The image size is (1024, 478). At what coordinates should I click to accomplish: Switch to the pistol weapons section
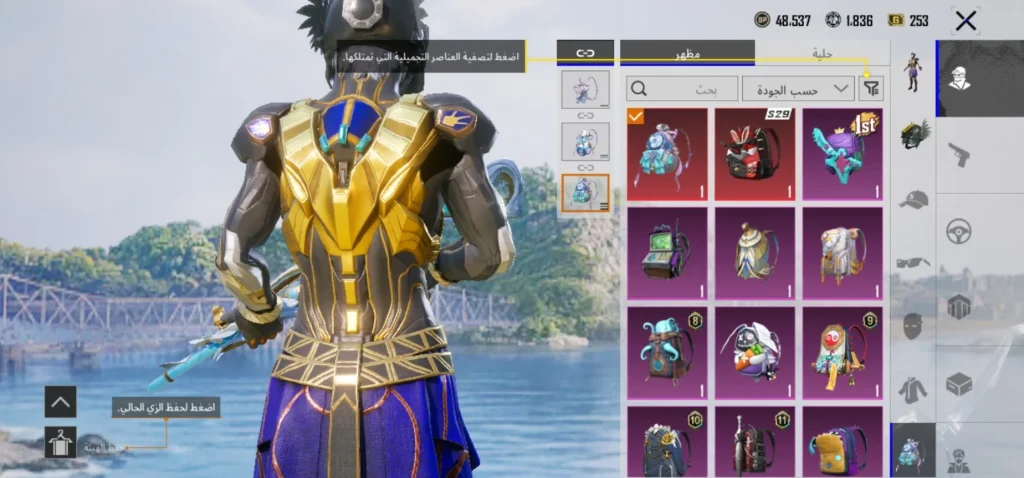coord(960,154)
